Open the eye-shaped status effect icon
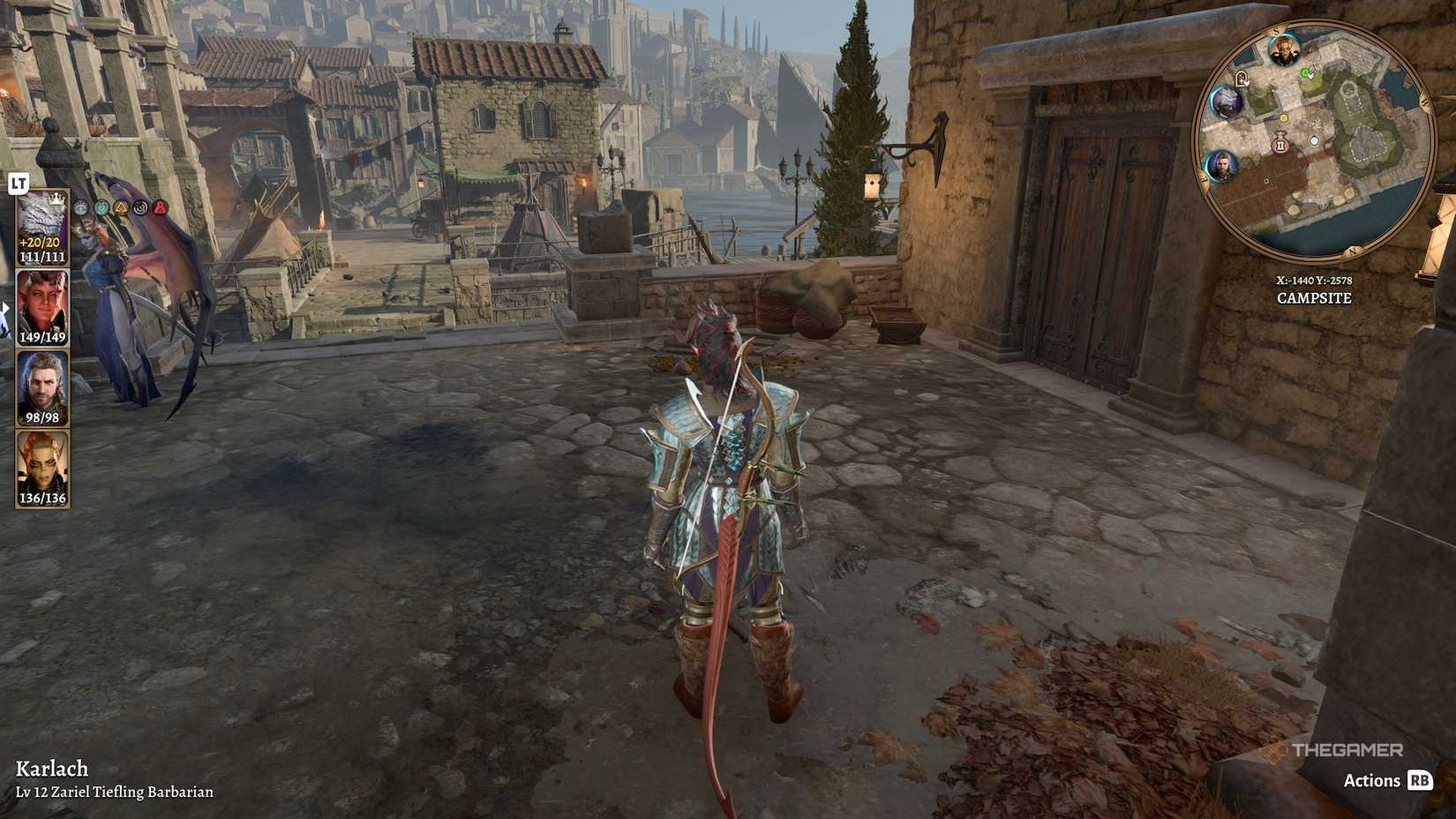 click(81, 208)
